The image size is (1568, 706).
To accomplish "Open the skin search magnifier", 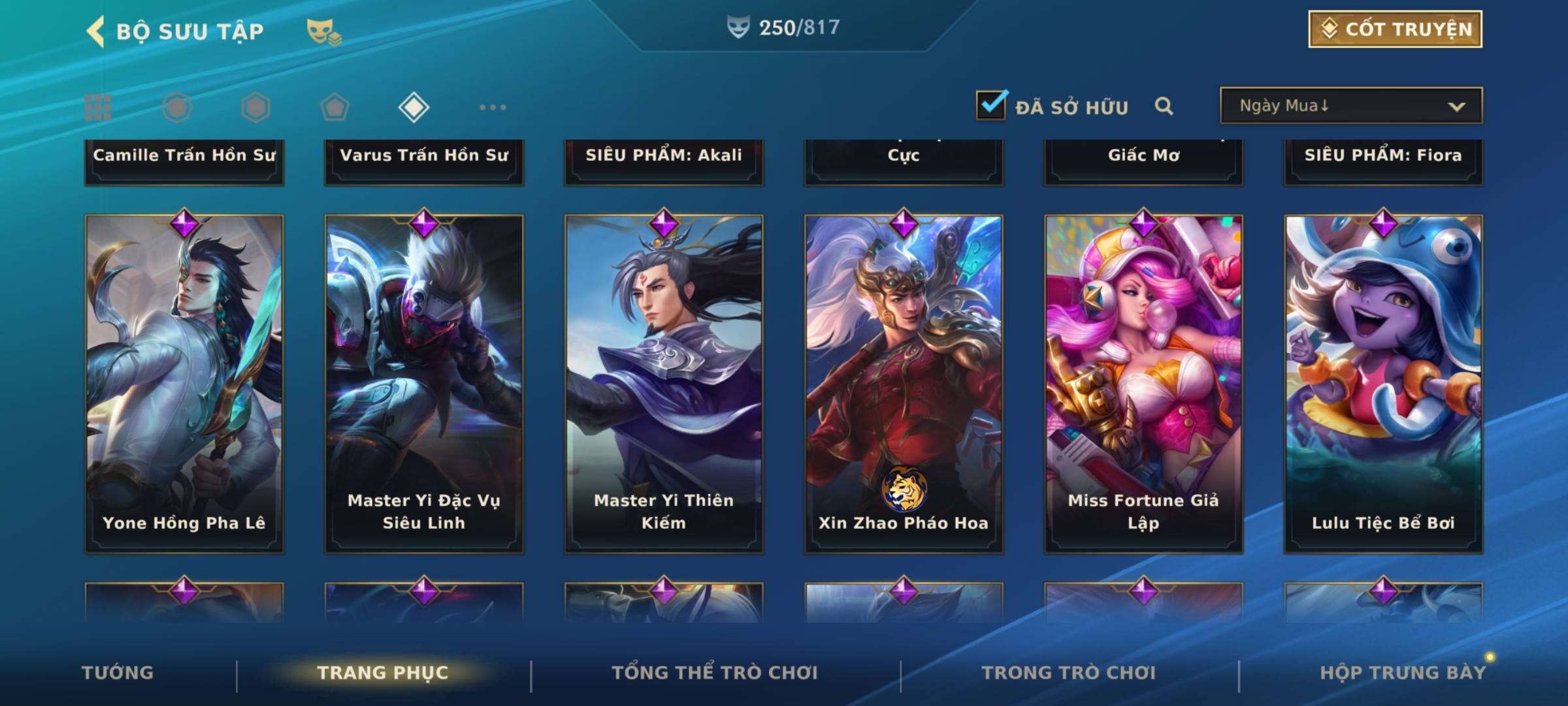I will pos(1164,106).
